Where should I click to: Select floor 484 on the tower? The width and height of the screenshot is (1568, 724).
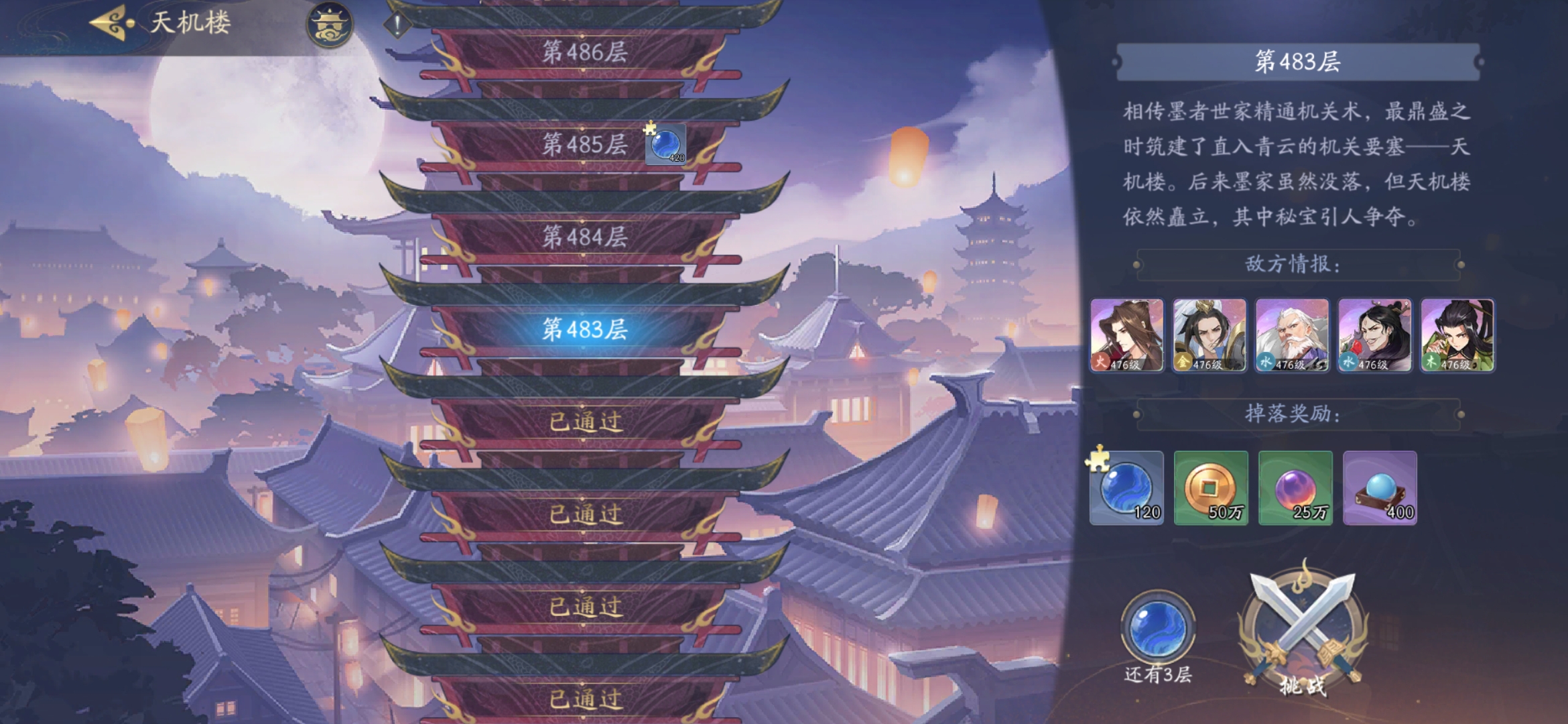click(584, 237)
